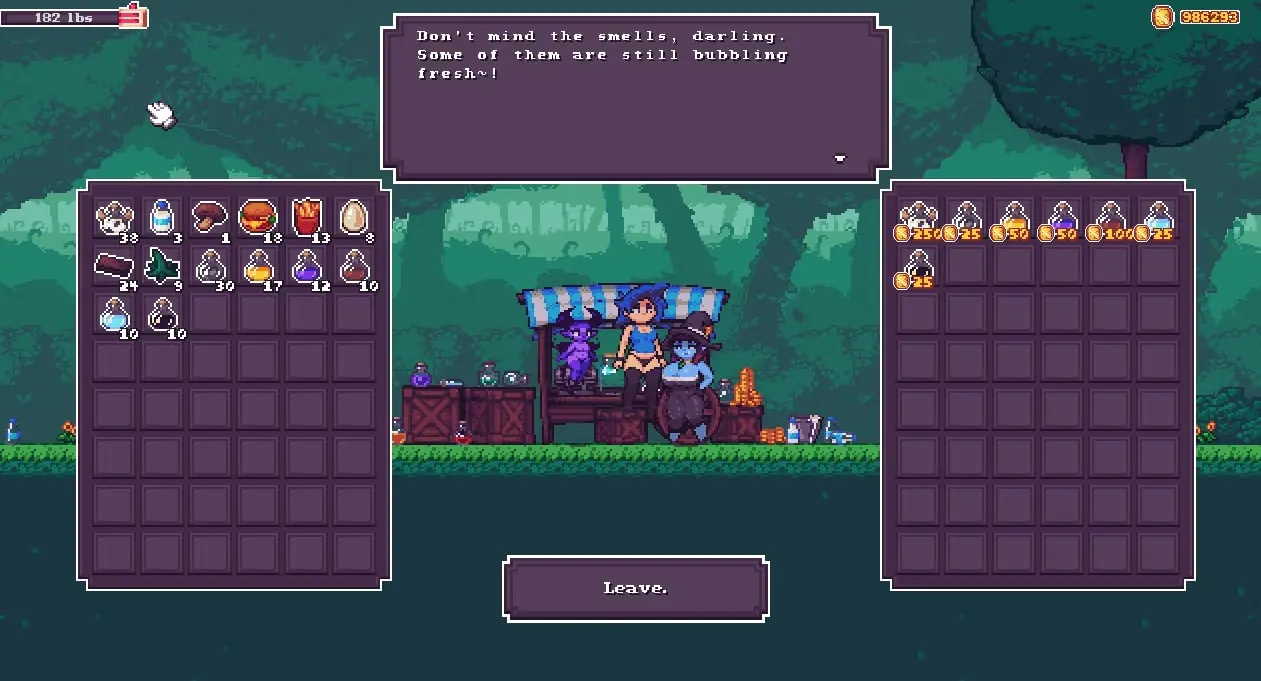Select the green leaf inventory item
The image size is (1261, 681).
pos(162,266)
